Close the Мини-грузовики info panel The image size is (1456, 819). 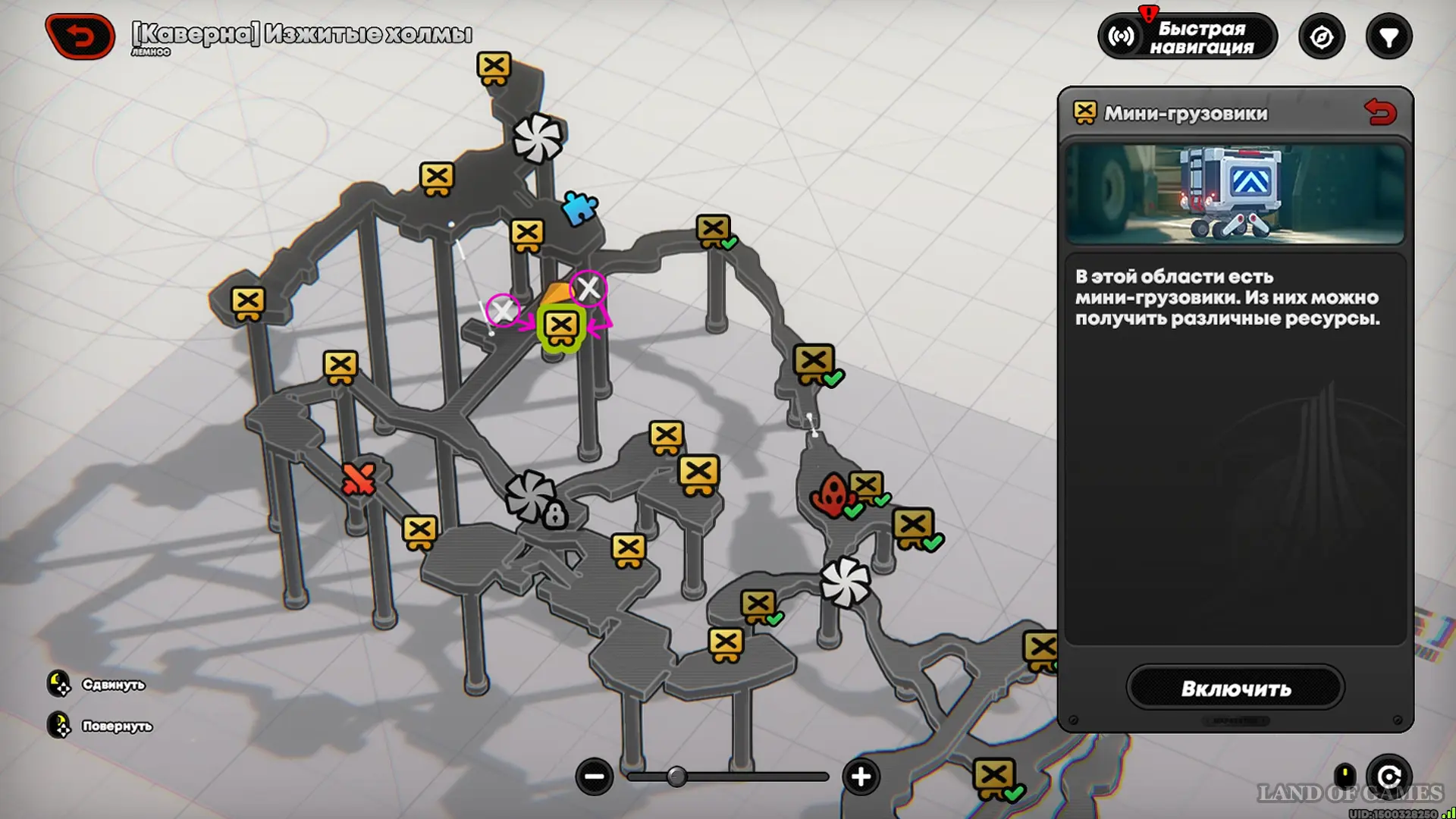tap(1380, 113)
